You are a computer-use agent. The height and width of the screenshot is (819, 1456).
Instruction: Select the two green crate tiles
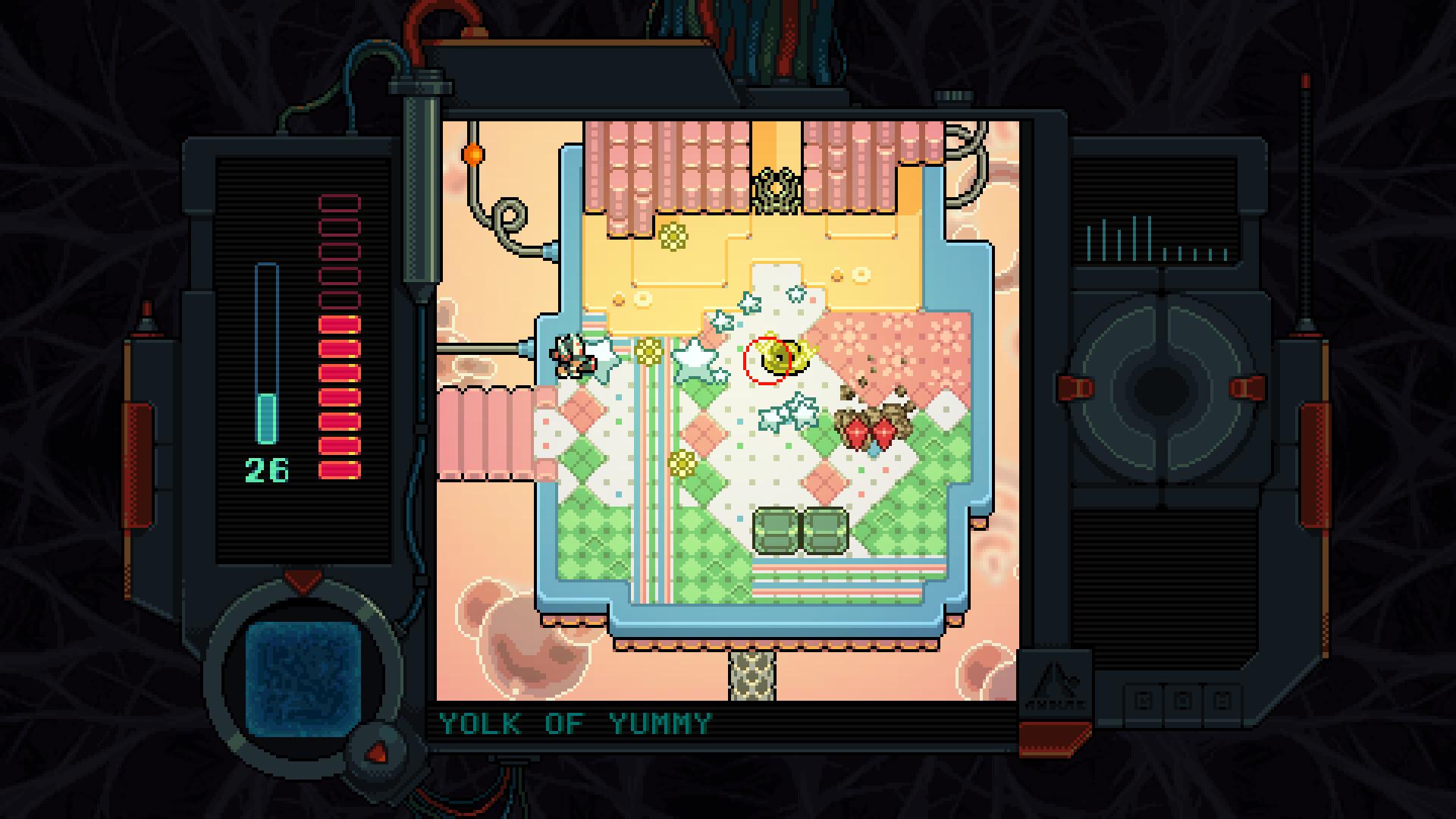pyautogui.click(x=796, y=532)
